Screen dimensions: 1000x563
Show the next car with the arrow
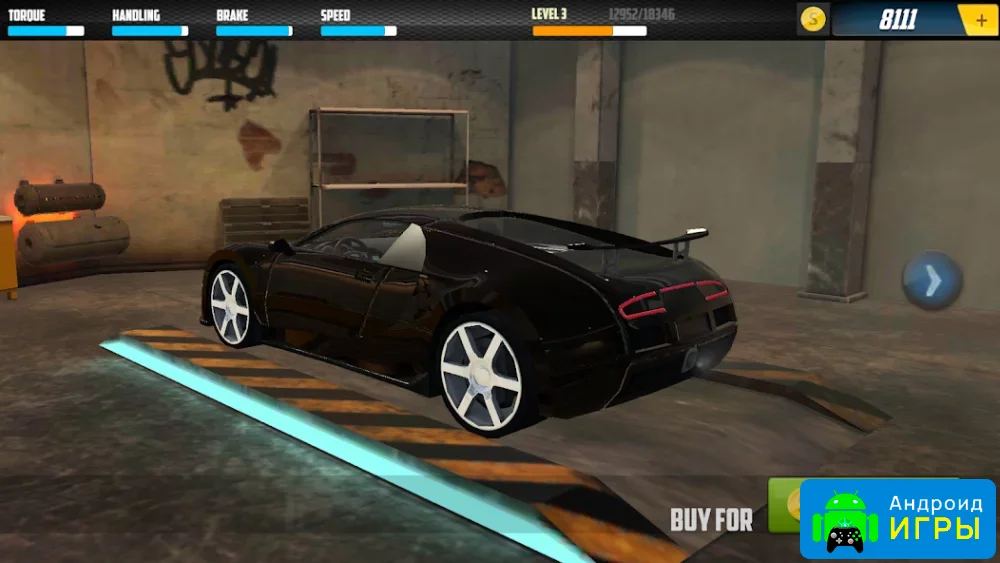932,281
